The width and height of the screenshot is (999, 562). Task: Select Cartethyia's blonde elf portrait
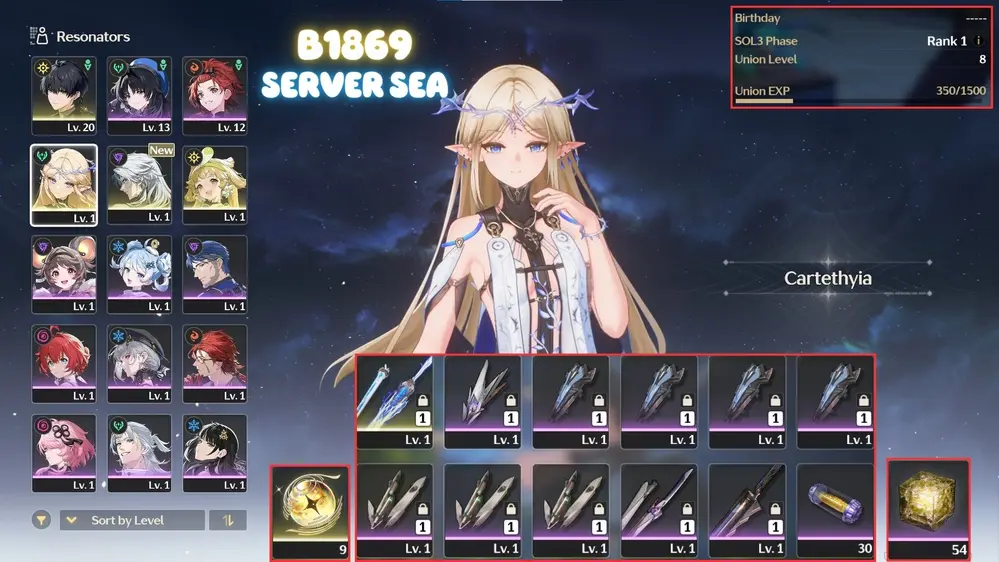tap(64, 185)
